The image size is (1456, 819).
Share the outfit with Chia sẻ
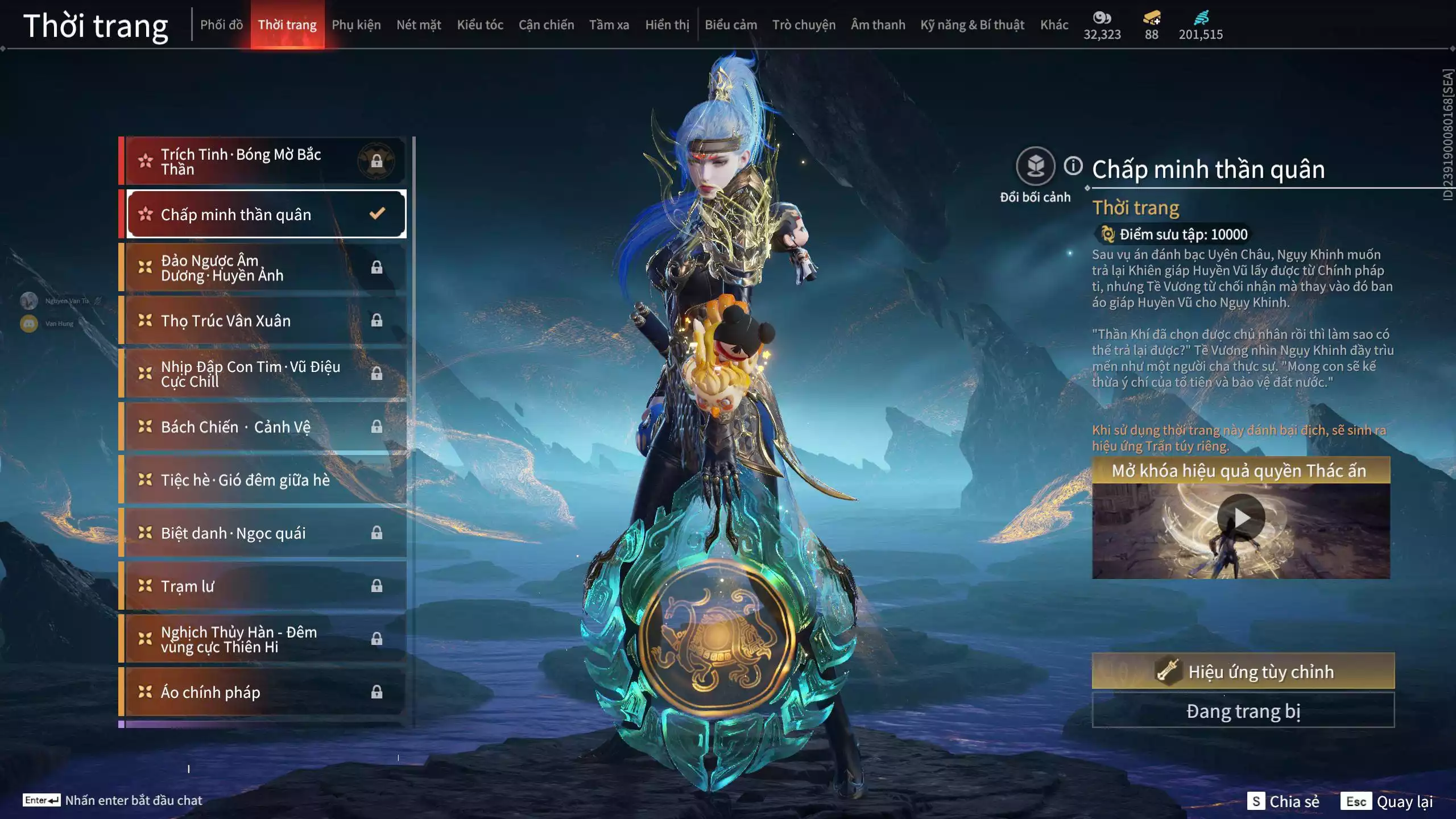1283,801
